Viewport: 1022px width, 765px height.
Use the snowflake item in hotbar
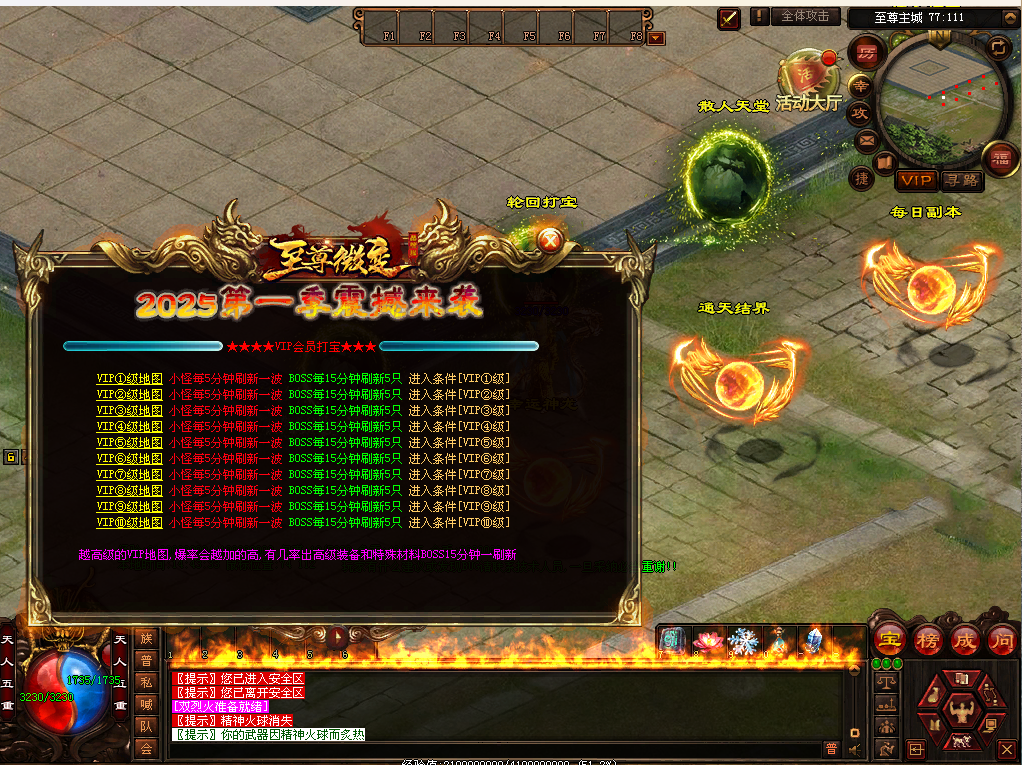(743, 640)
